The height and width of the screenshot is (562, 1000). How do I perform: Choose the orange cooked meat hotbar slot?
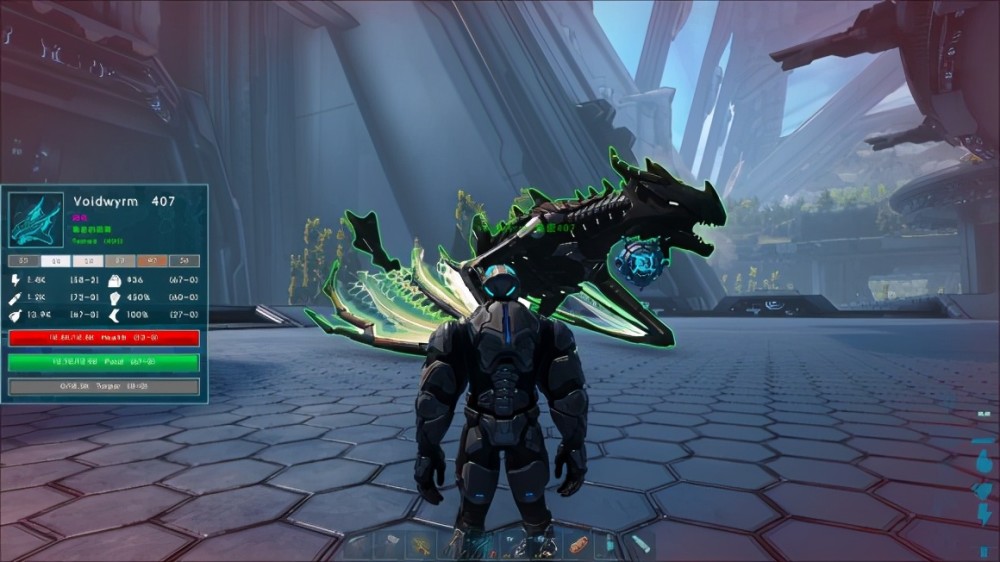pyautogui.click(x=577, y=546)
